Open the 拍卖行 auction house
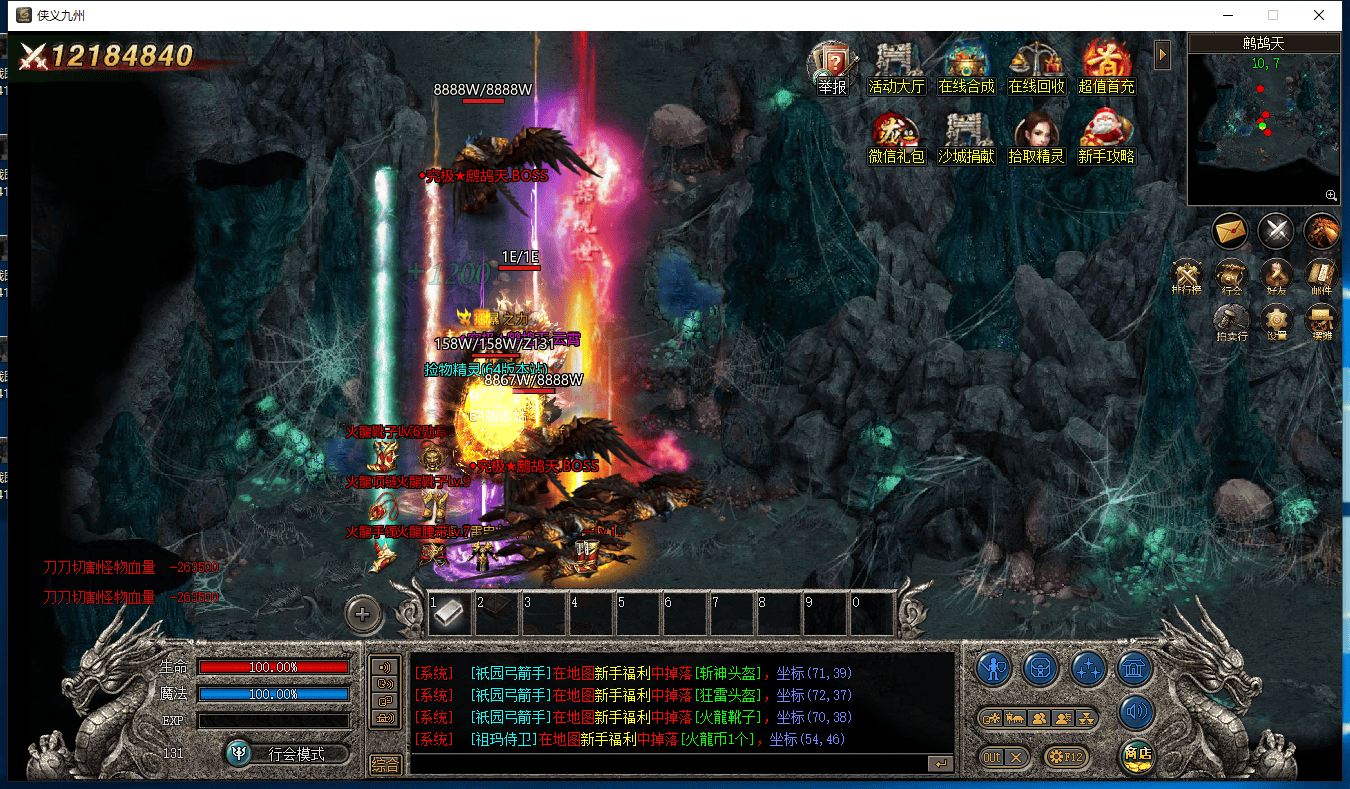 (x=1230, y=322)
